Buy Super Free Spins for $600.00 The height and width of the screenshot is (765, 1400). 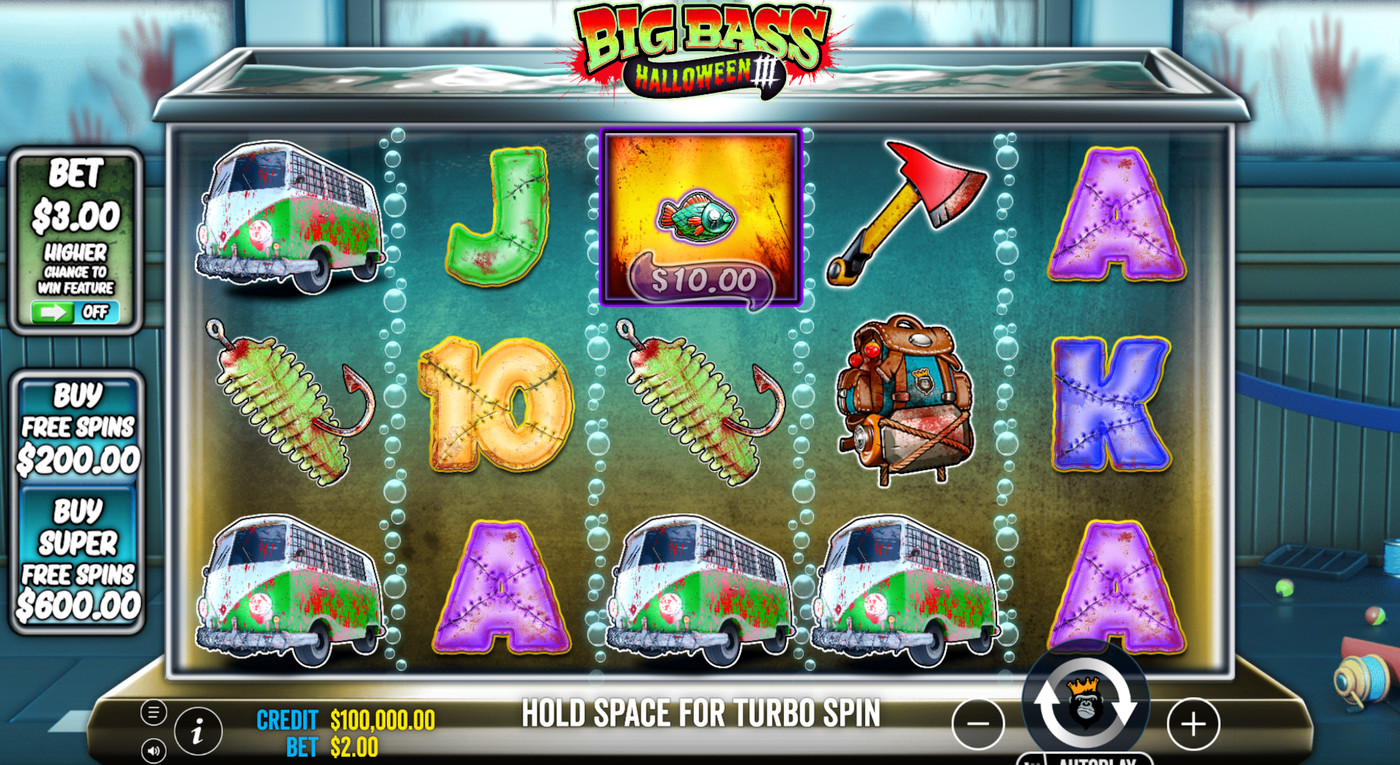coord(77,558)
